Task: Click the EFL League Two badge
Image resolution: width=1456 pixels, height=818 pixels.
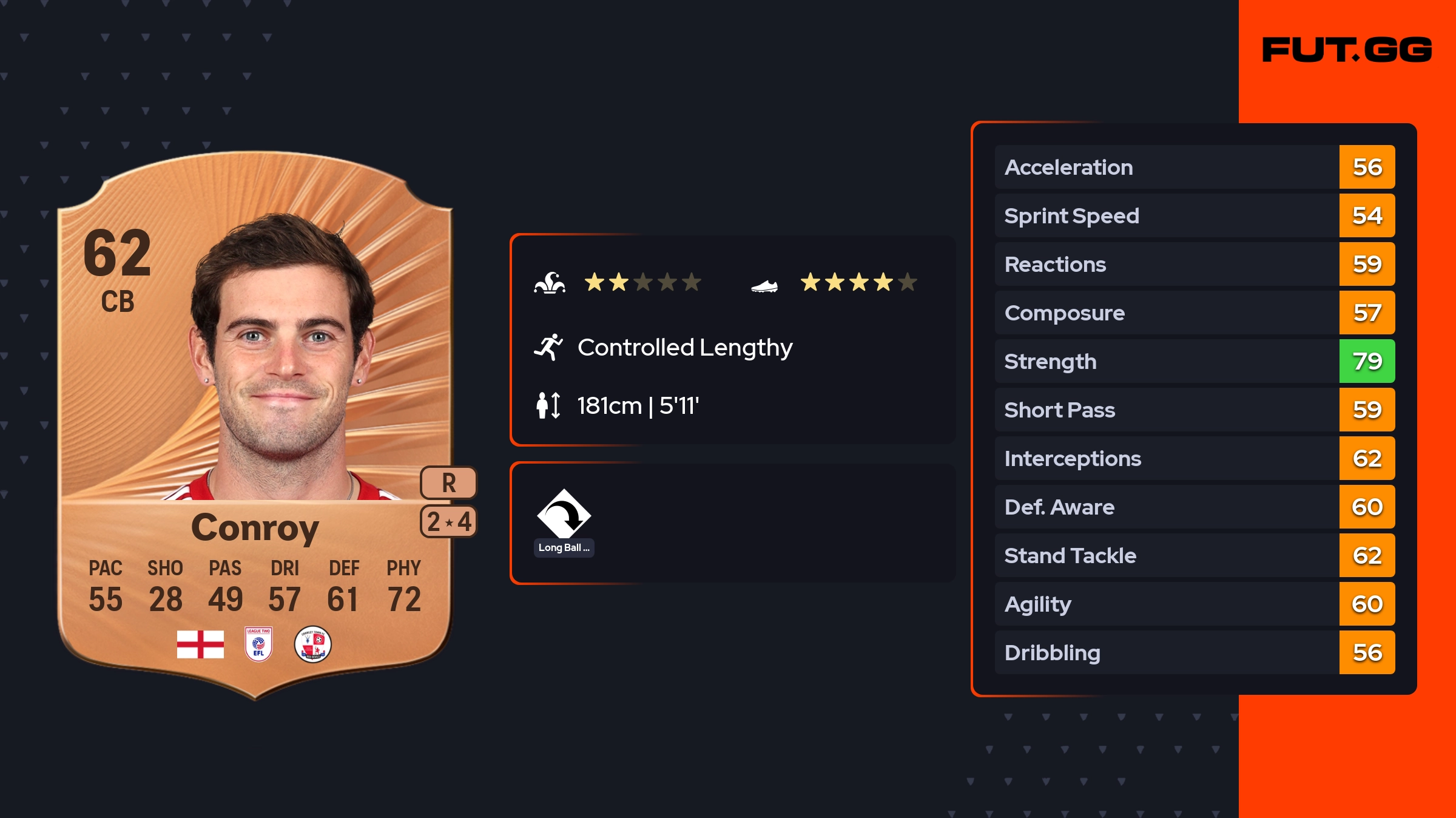Action: pos(258,644)
